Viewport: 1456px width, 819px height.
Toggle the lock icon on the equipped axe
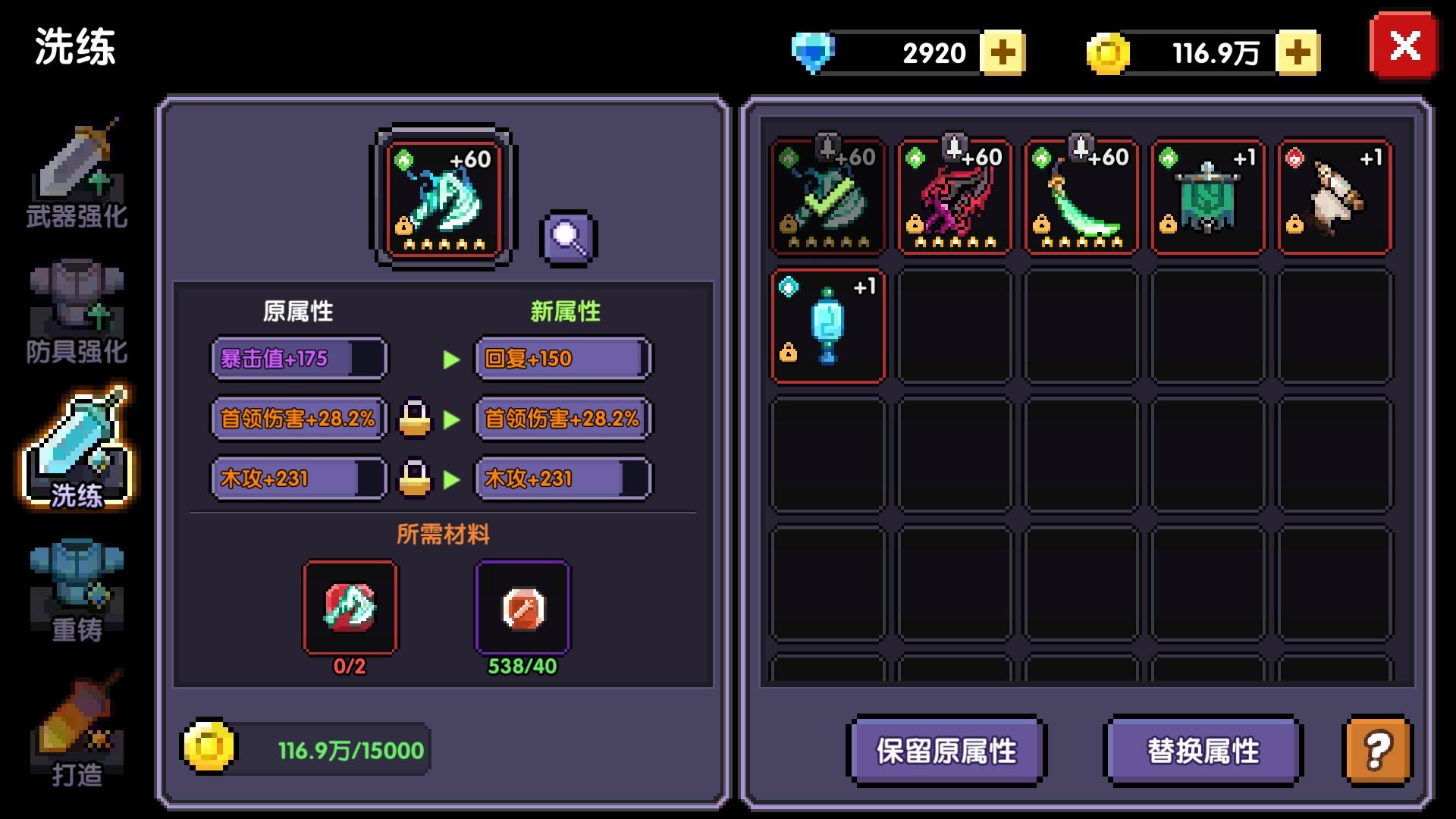pos(405,225)
